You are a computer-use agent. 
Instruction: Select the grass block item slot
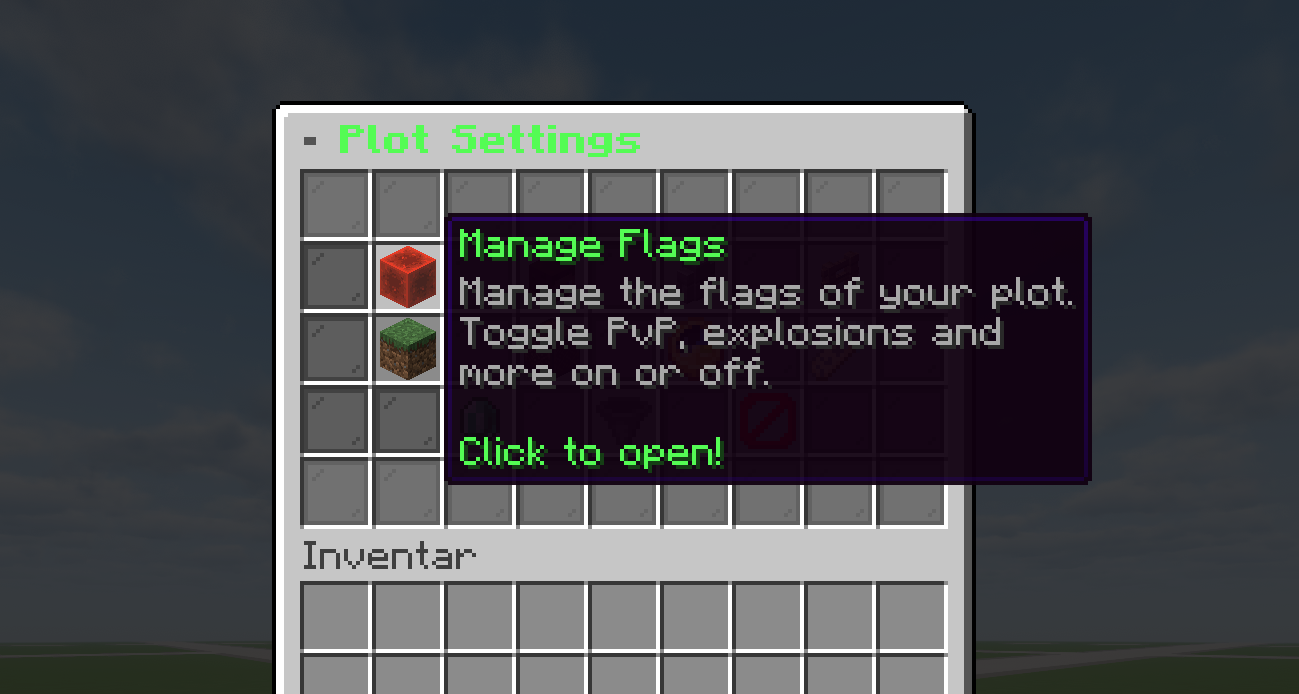point(408,349)
